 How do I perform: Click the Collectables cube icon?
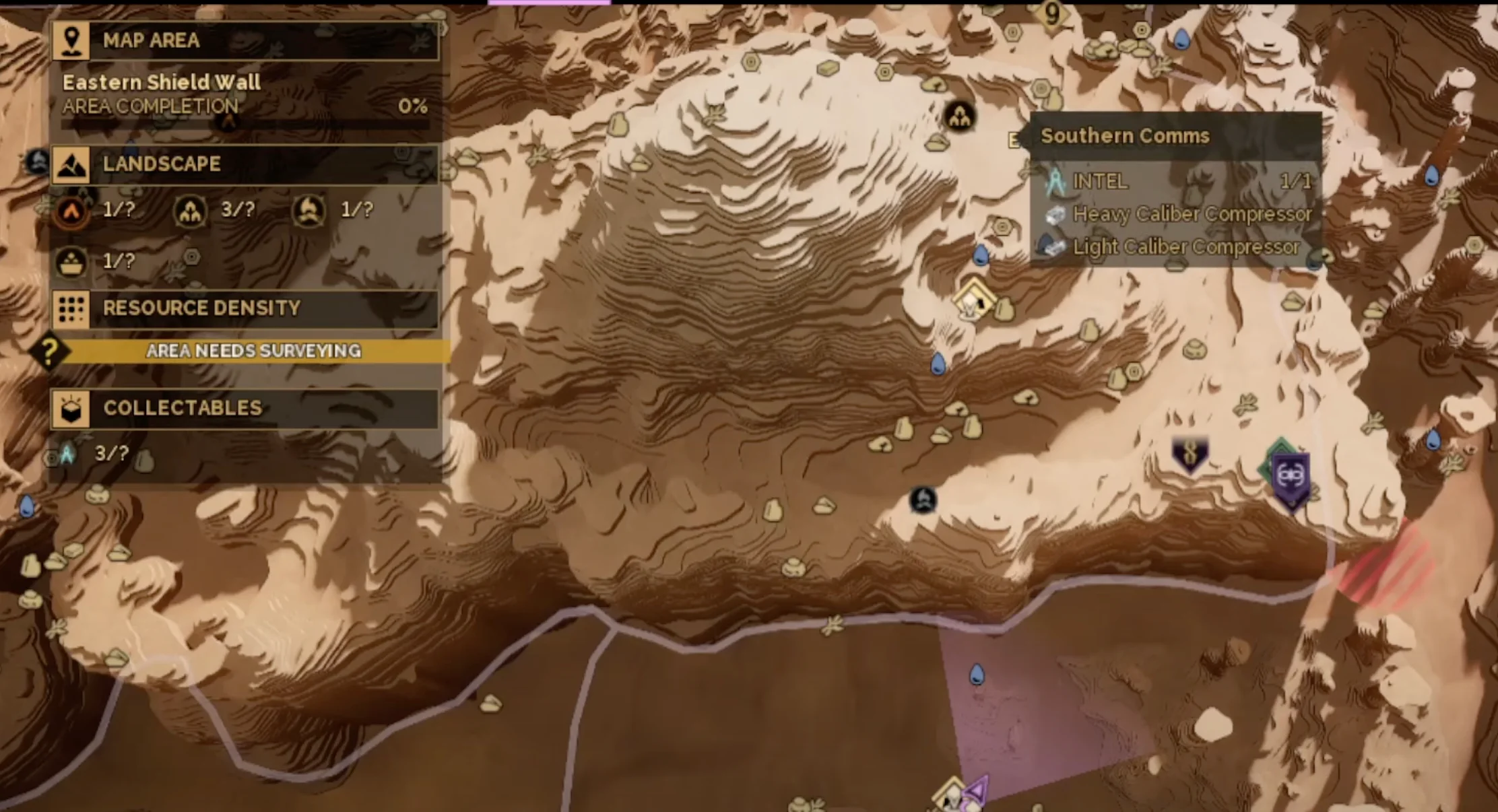click(x=72, y=409)
